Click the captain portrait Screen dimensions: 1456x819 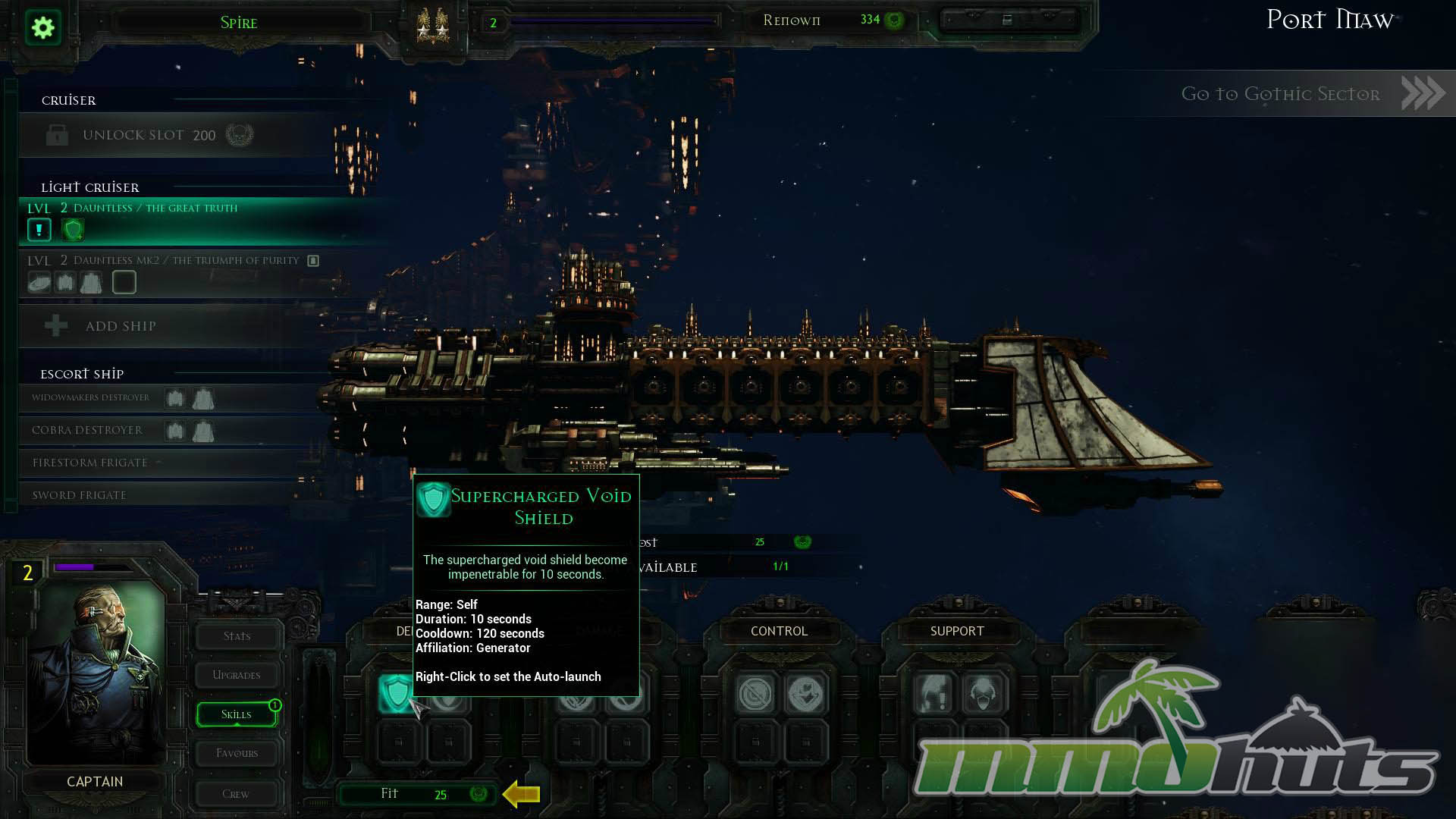tap(96, 671)
